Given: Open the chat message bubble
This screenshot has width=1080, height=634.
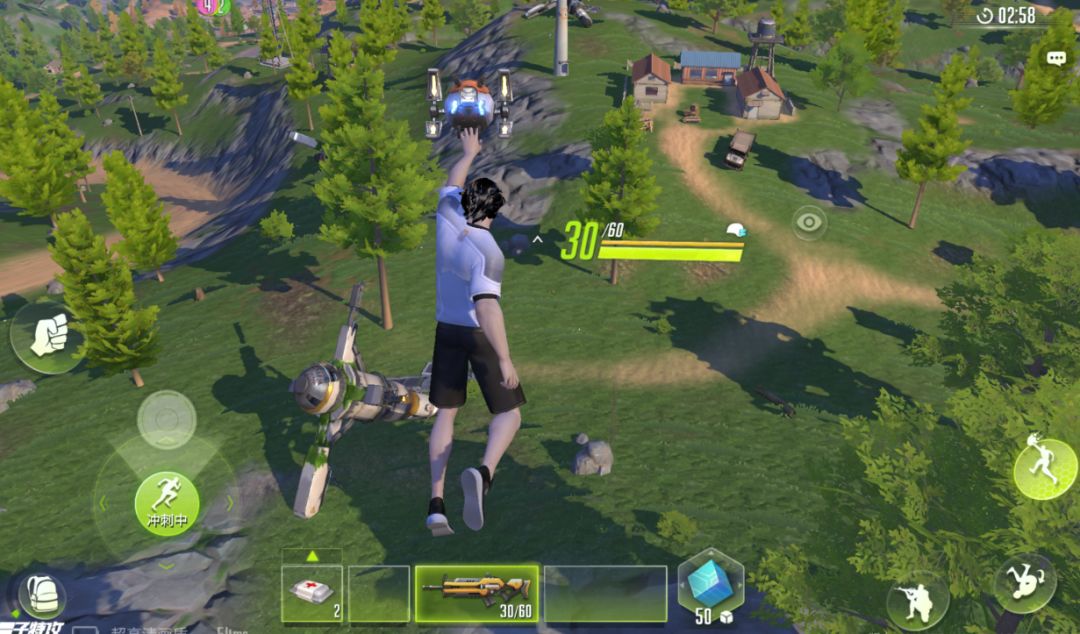Looking at the screenshot, I should pyautogui.click(x=1056, y=59).
